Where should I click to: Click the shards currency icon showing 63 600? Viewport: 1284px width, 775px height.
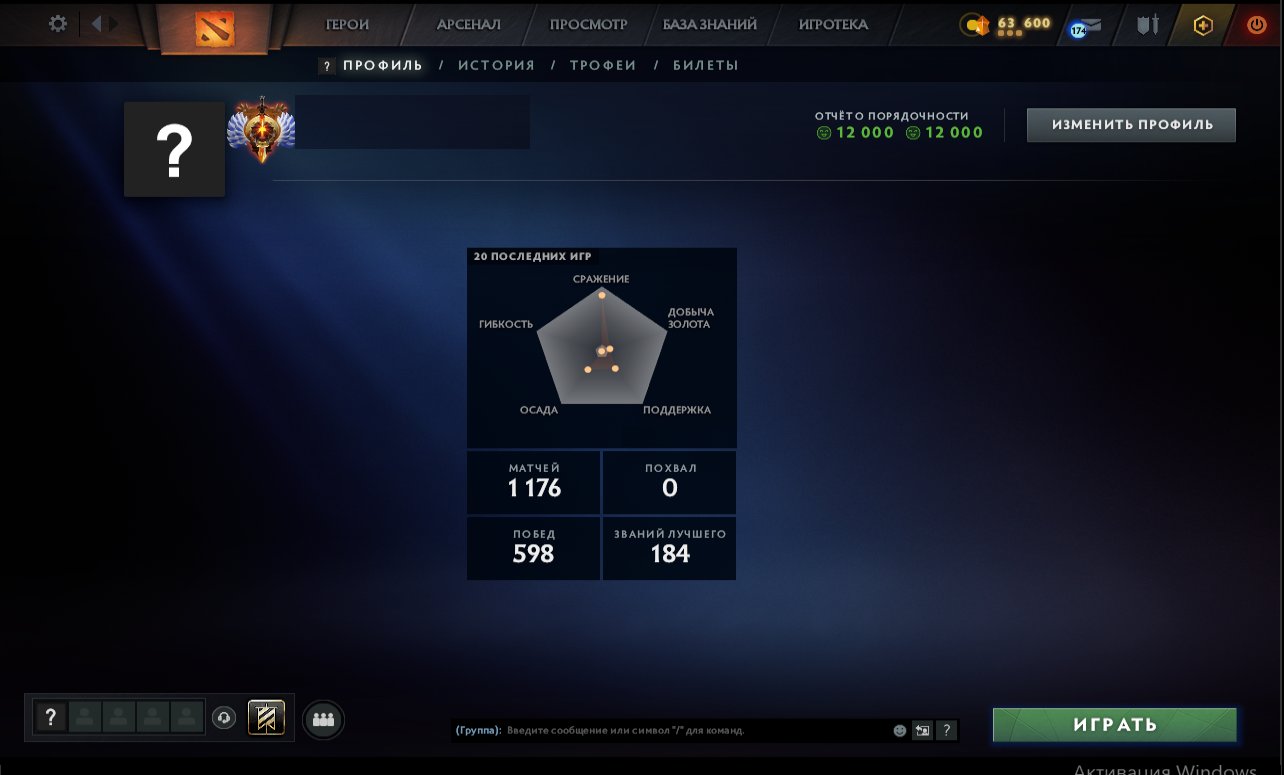(975, 25)
